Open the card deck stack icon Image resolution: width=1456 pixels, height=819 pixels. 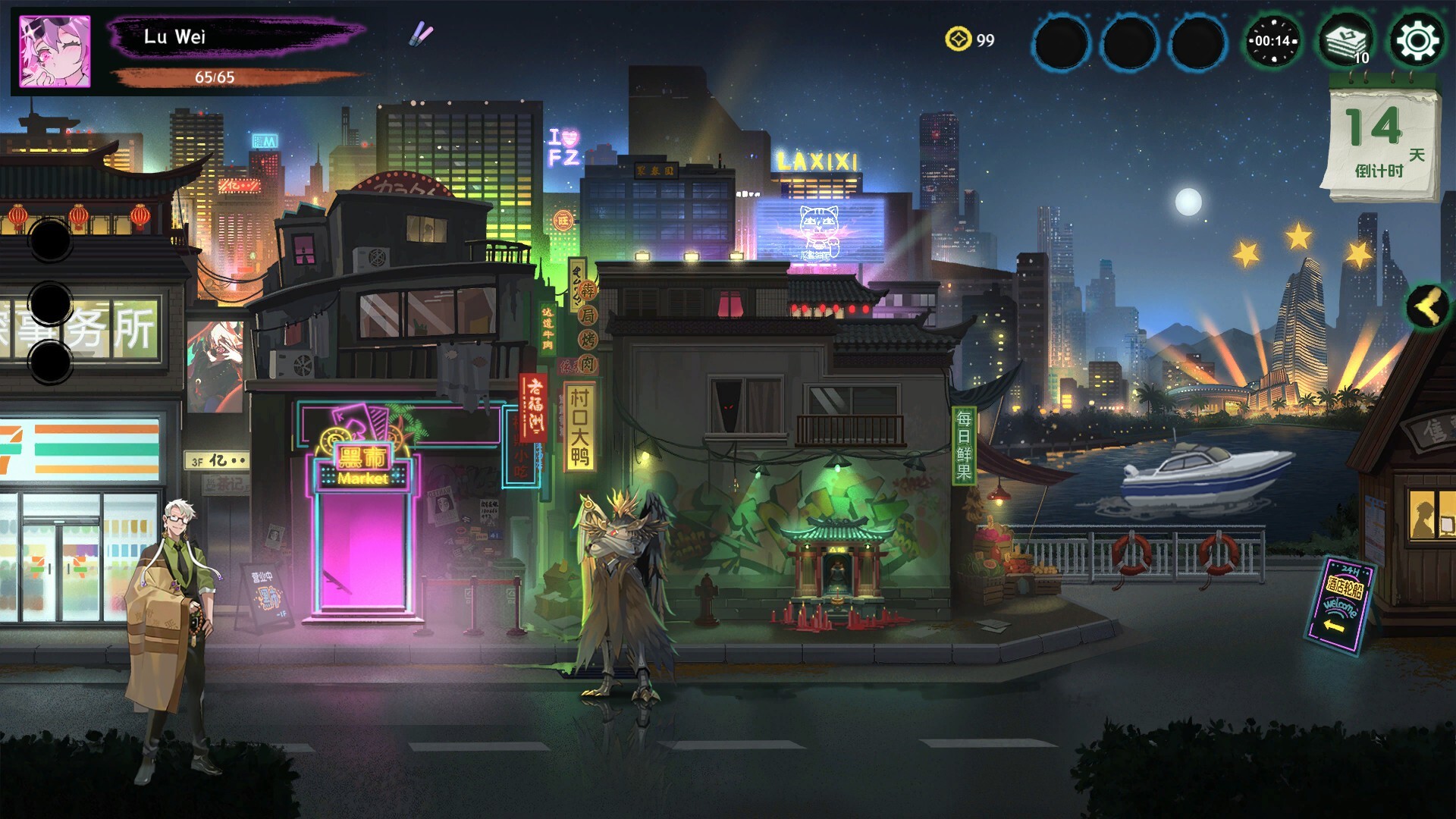(x=1345, y=41)
